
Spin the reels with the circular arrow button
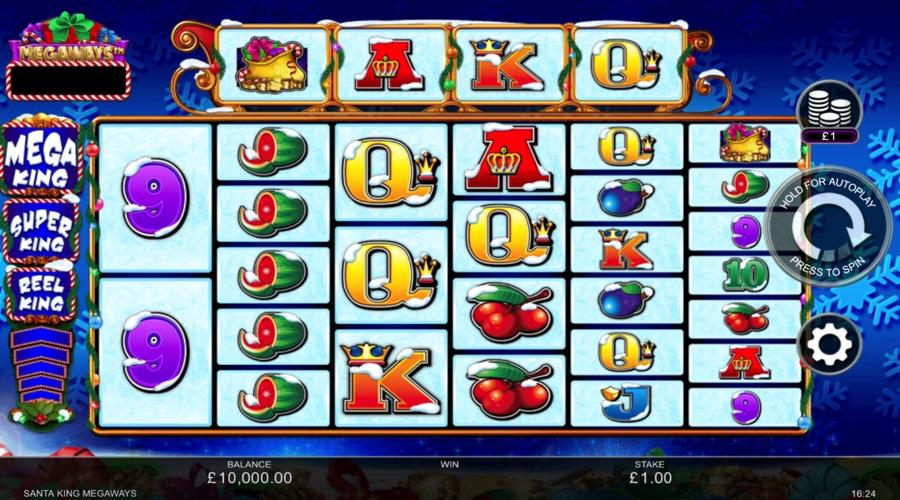[828, 228]
